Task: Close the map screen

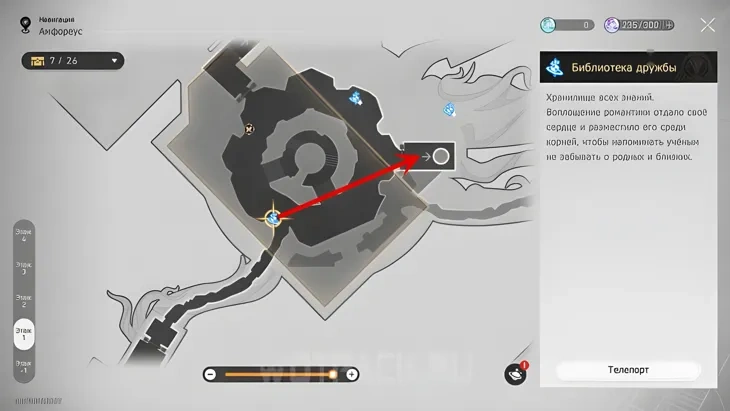Action: (x=707, y=25)
